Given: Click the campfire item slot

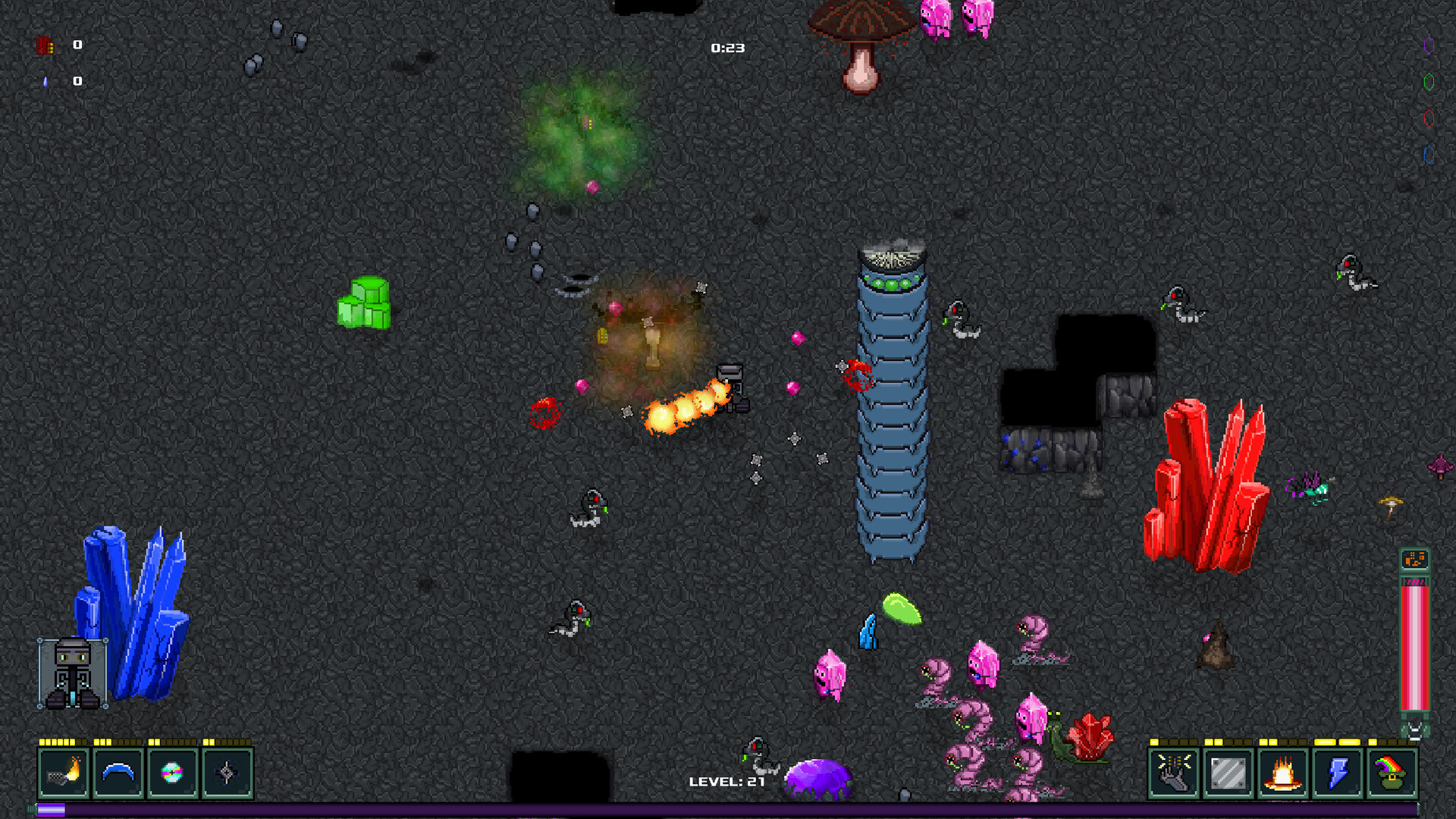Looking at the screenshot, I should 1282,772.
